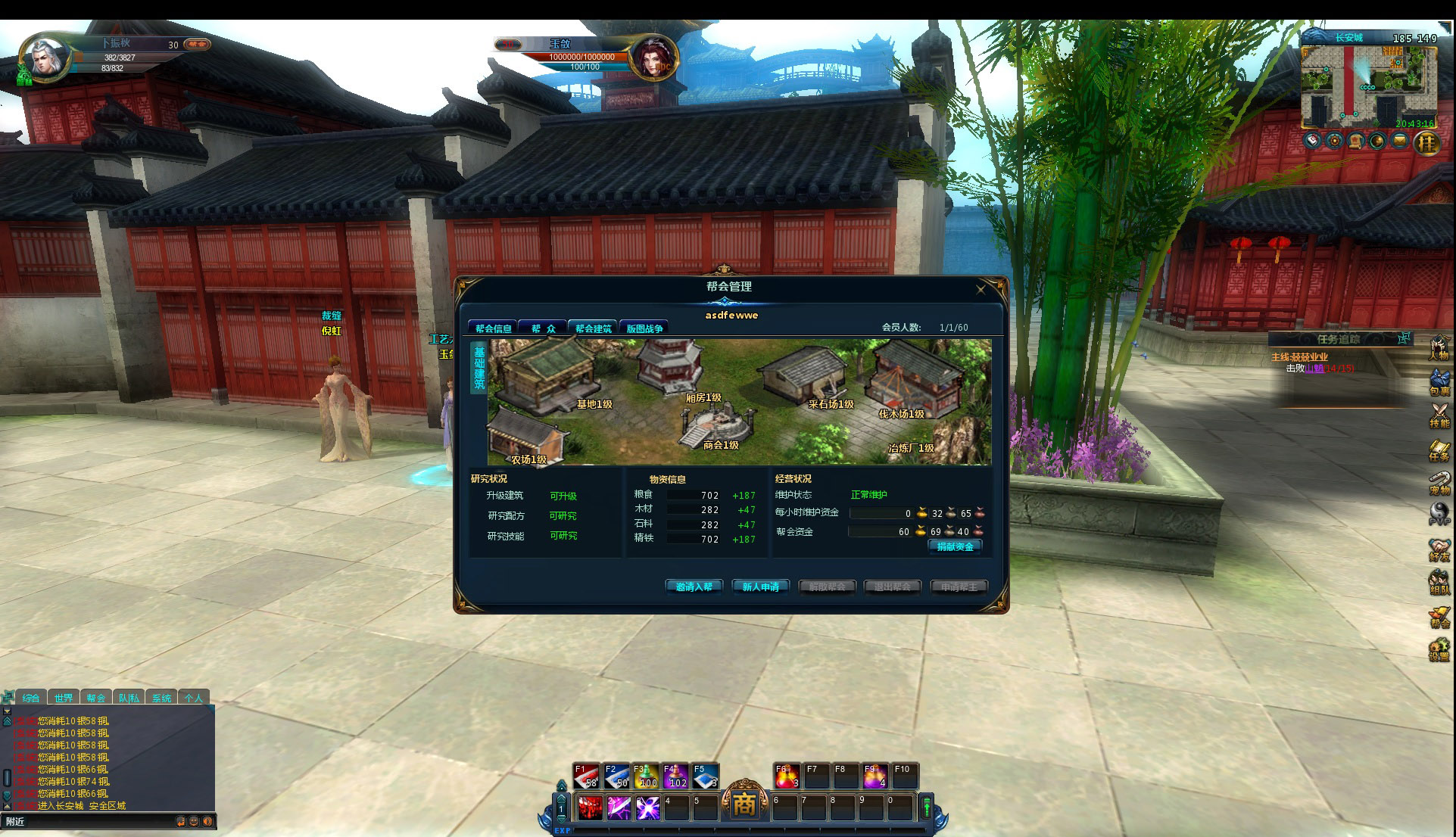This screenshot has height=837, width=1456.
Task: Select the 农场1级 farm building
Action: [525, 439]
